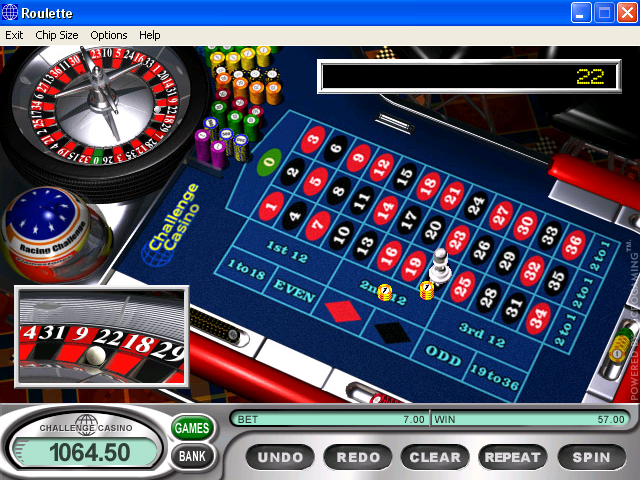This screenshot has width=640, height=480.
Task: Undo the last bet
Action: click(280, 457)
